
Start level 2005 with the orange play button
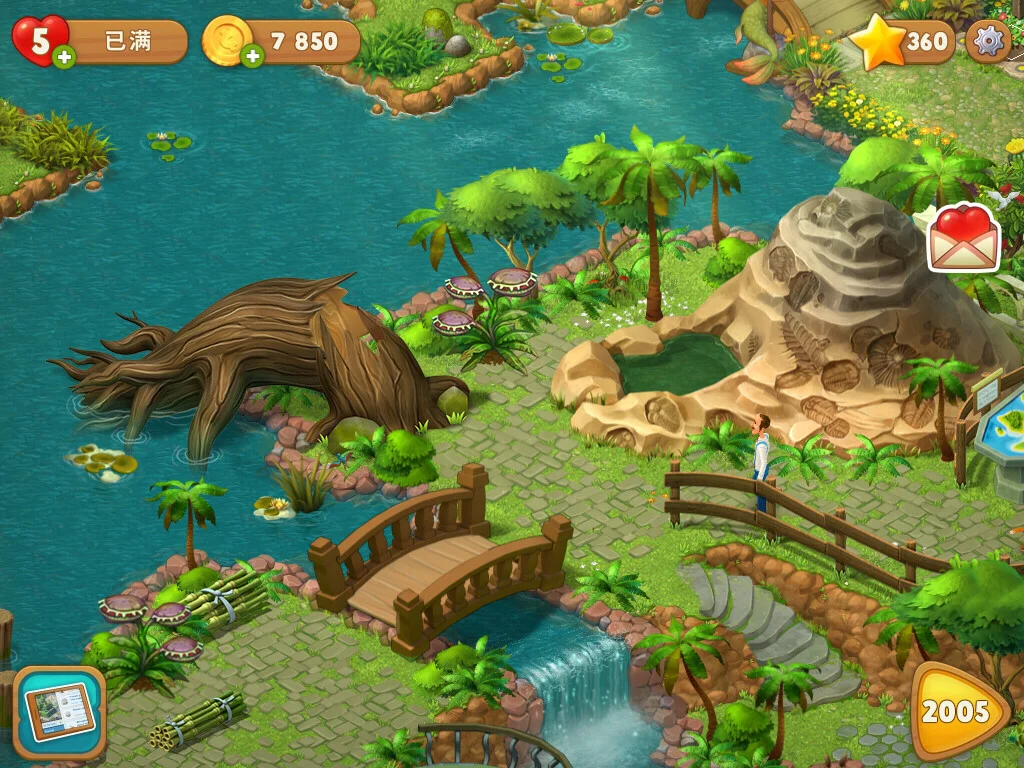click(957, 712)
